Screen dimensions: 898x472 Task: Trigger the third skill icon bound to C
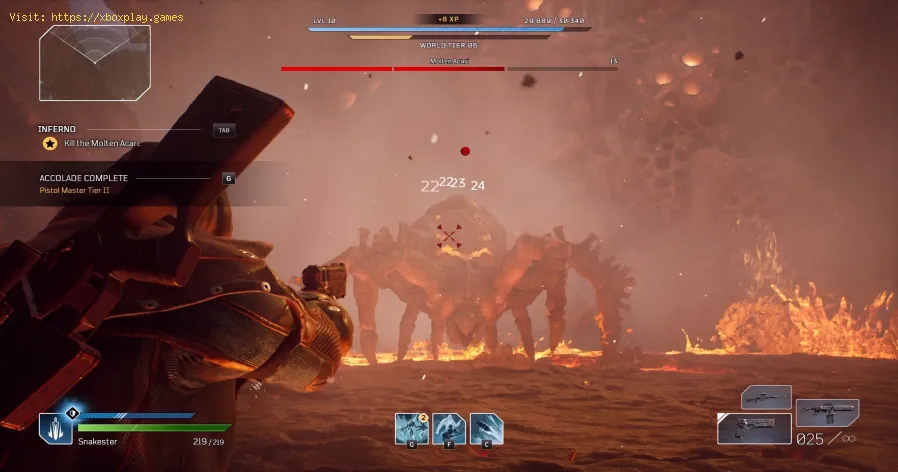click(x=486, y=428)
